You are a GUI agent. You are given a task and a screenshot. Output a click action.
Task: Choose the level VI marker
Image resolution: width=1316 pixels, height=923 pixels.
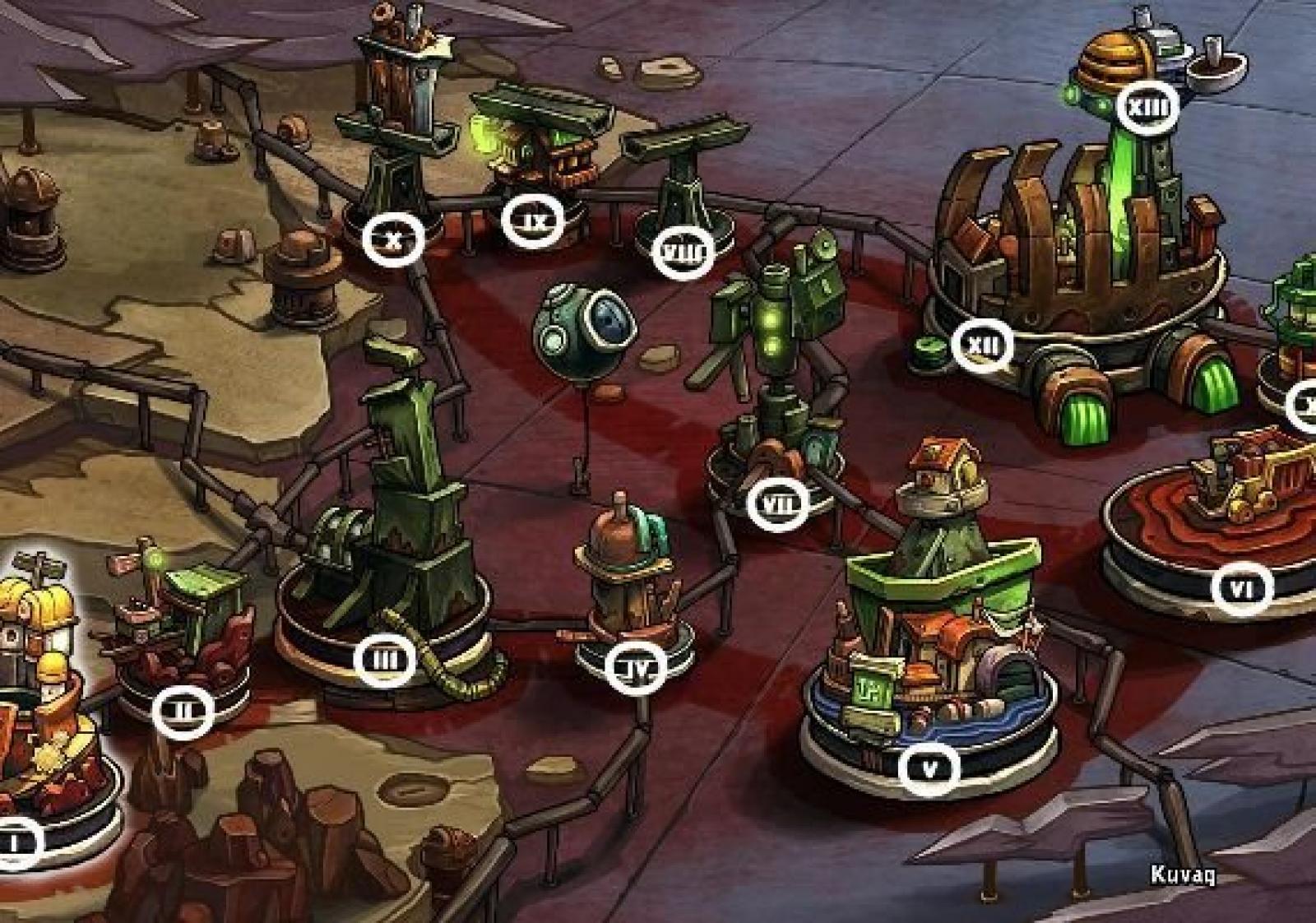click(x=1243, y=588)
